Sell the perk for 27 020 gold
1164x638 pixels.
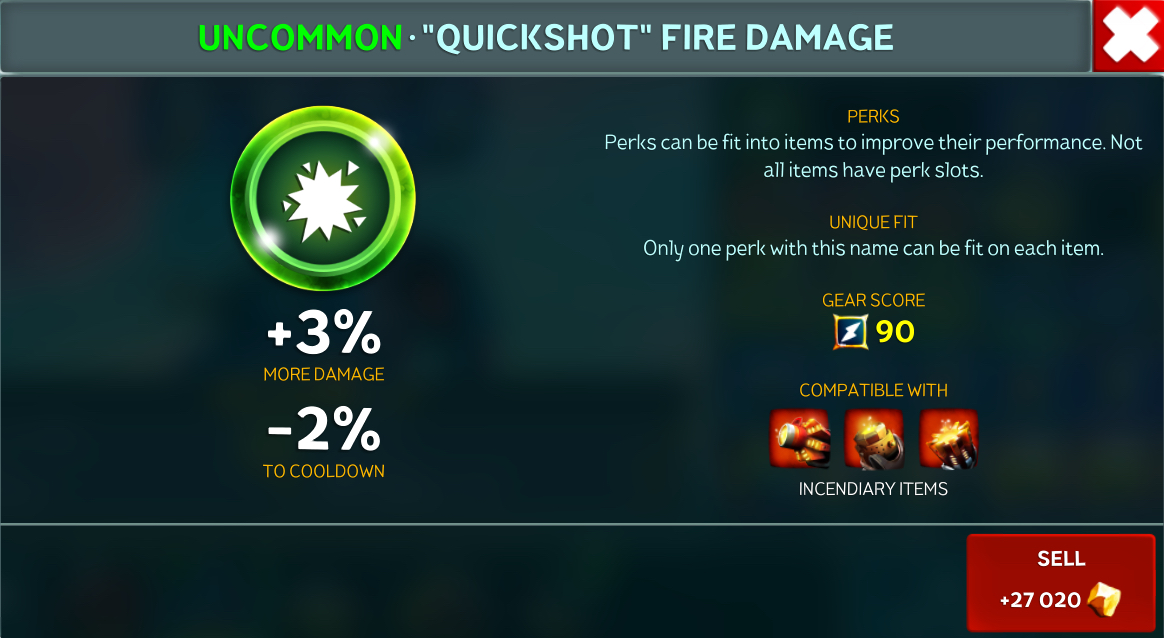1060,582
